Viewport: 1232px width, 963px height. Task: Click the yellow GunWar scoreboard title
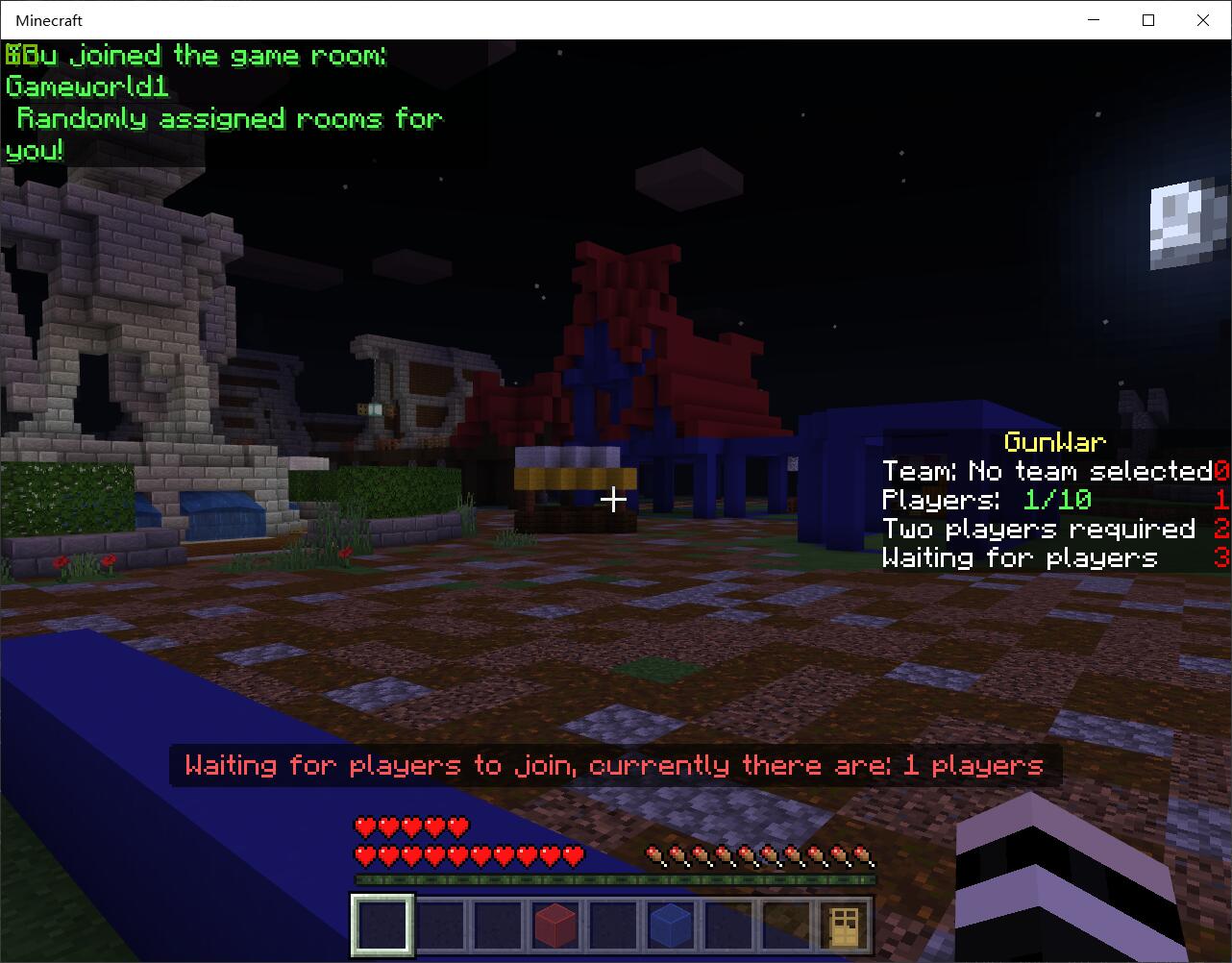pyautogui.click(x=1054, y=442)
